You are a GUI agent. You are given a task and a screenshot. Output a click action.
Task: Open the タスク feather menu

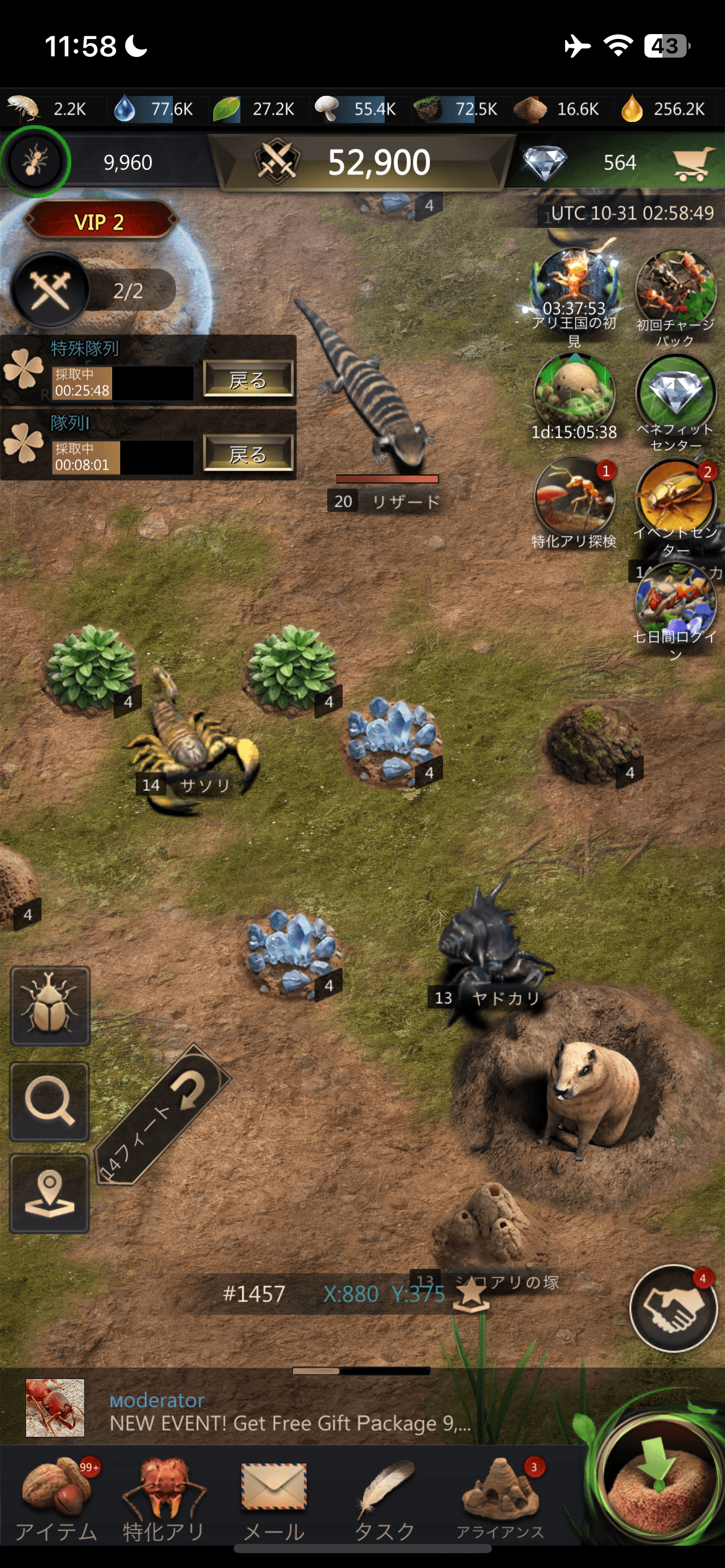coord(385,1499)
